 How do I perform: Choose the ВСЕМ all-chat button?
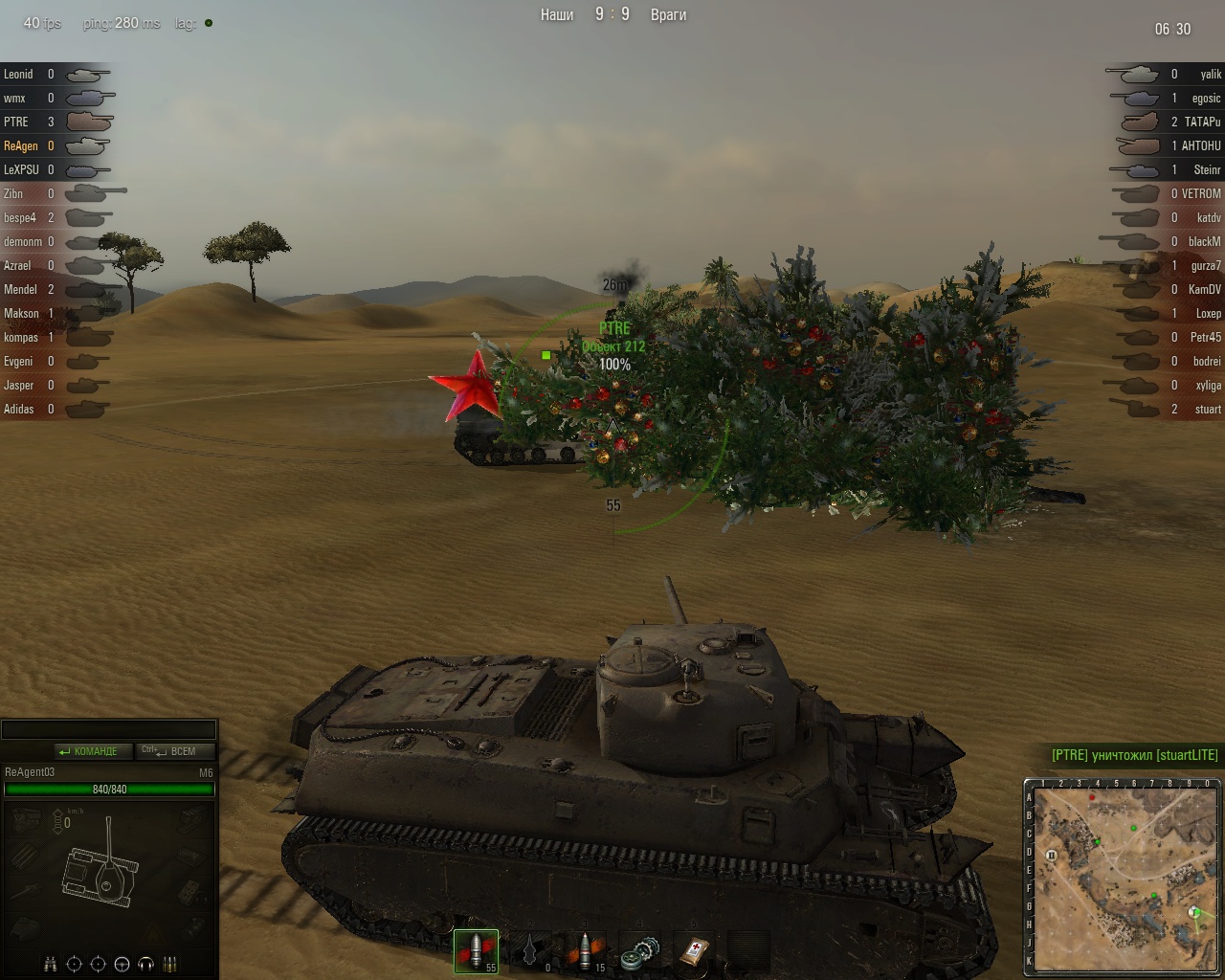pos(174,751)
